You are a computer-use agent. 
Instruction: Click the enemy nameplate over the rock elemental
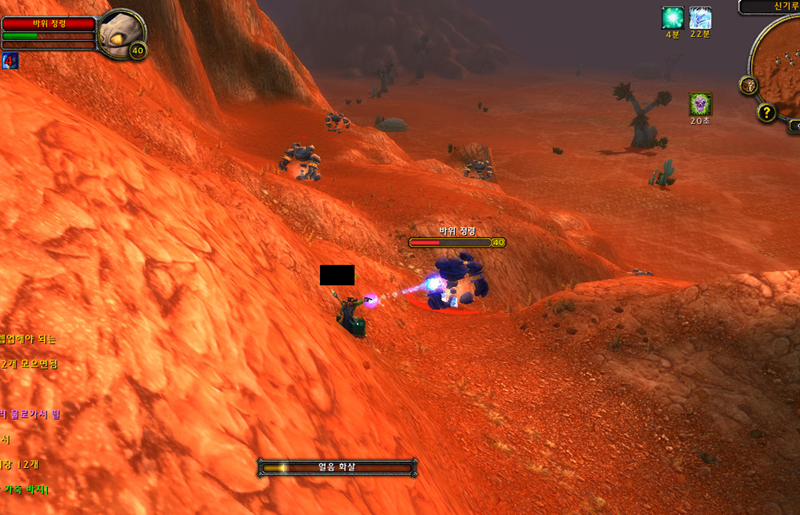tap(451, 242)
